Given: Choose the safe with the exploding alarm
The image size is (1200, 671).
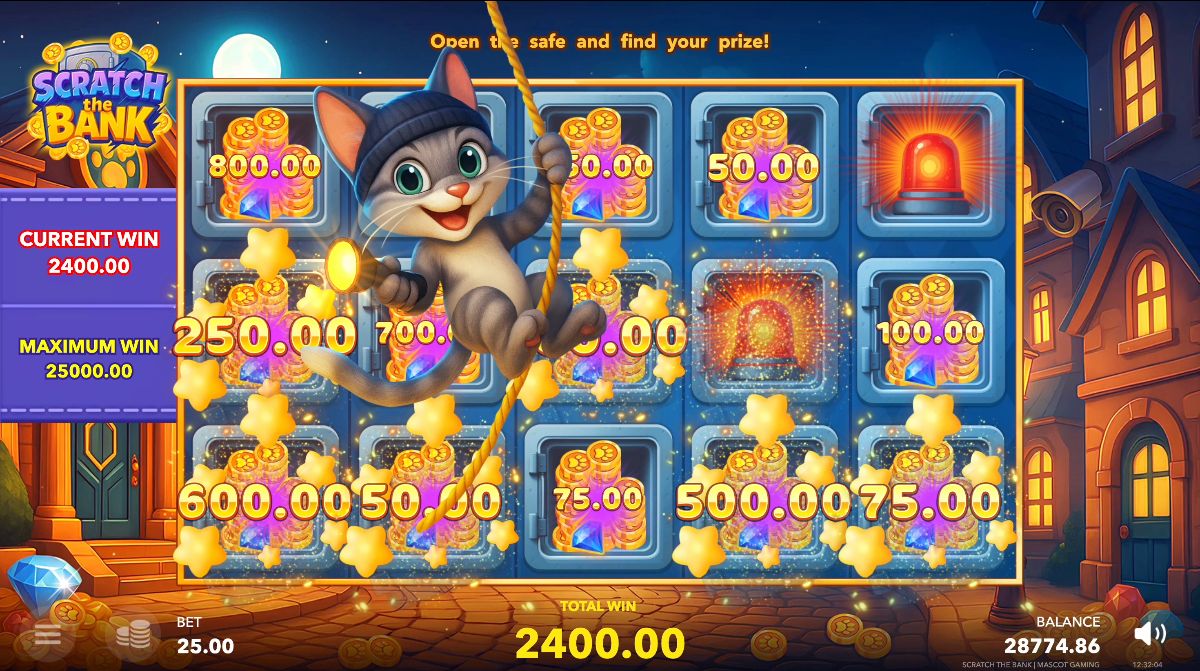Looking at the screenshot, I should click(765, 330).
